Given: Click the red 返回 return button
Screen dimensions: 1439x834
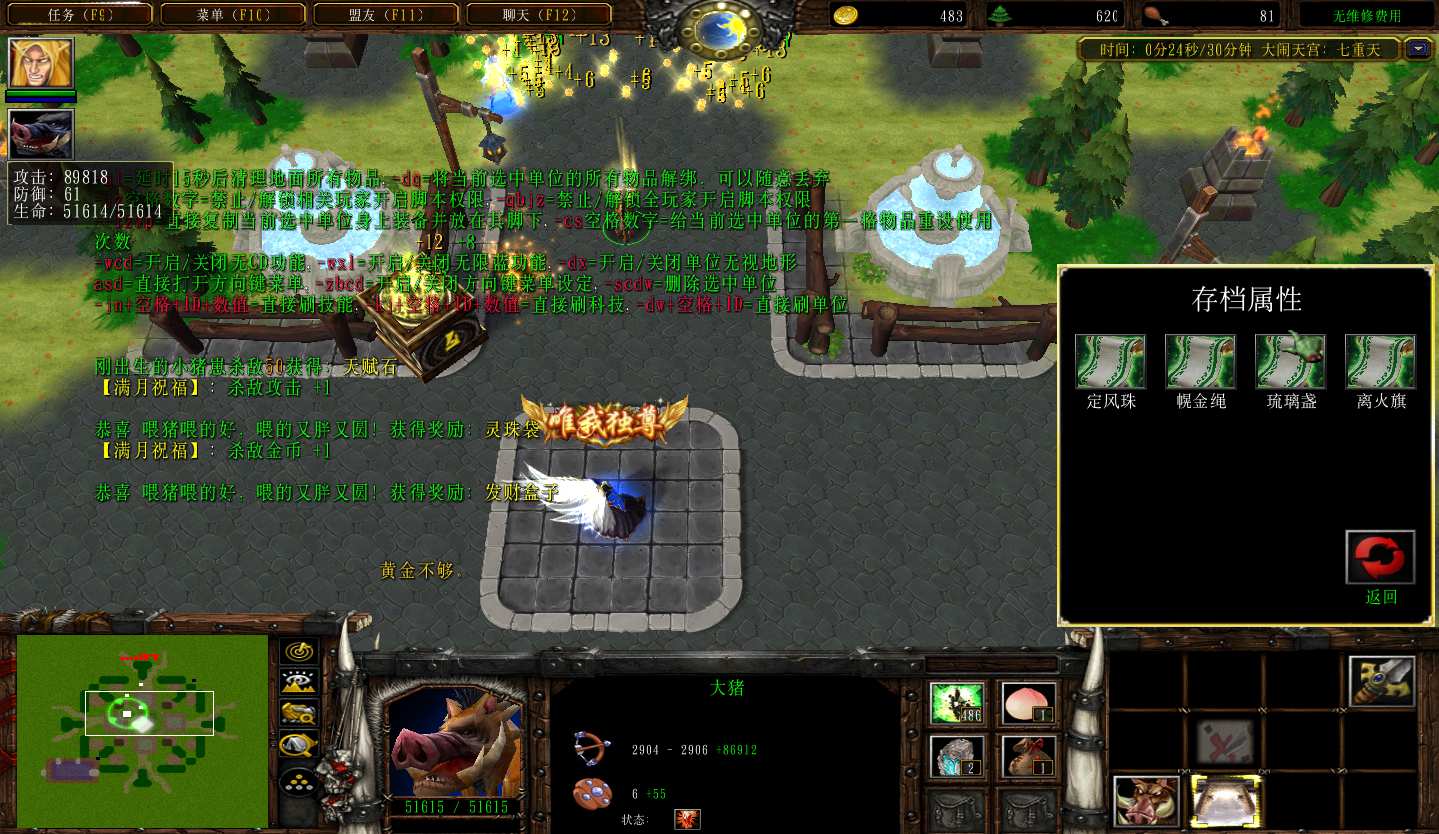Looking at the screenshot, I should click(x=1380, y=558).
